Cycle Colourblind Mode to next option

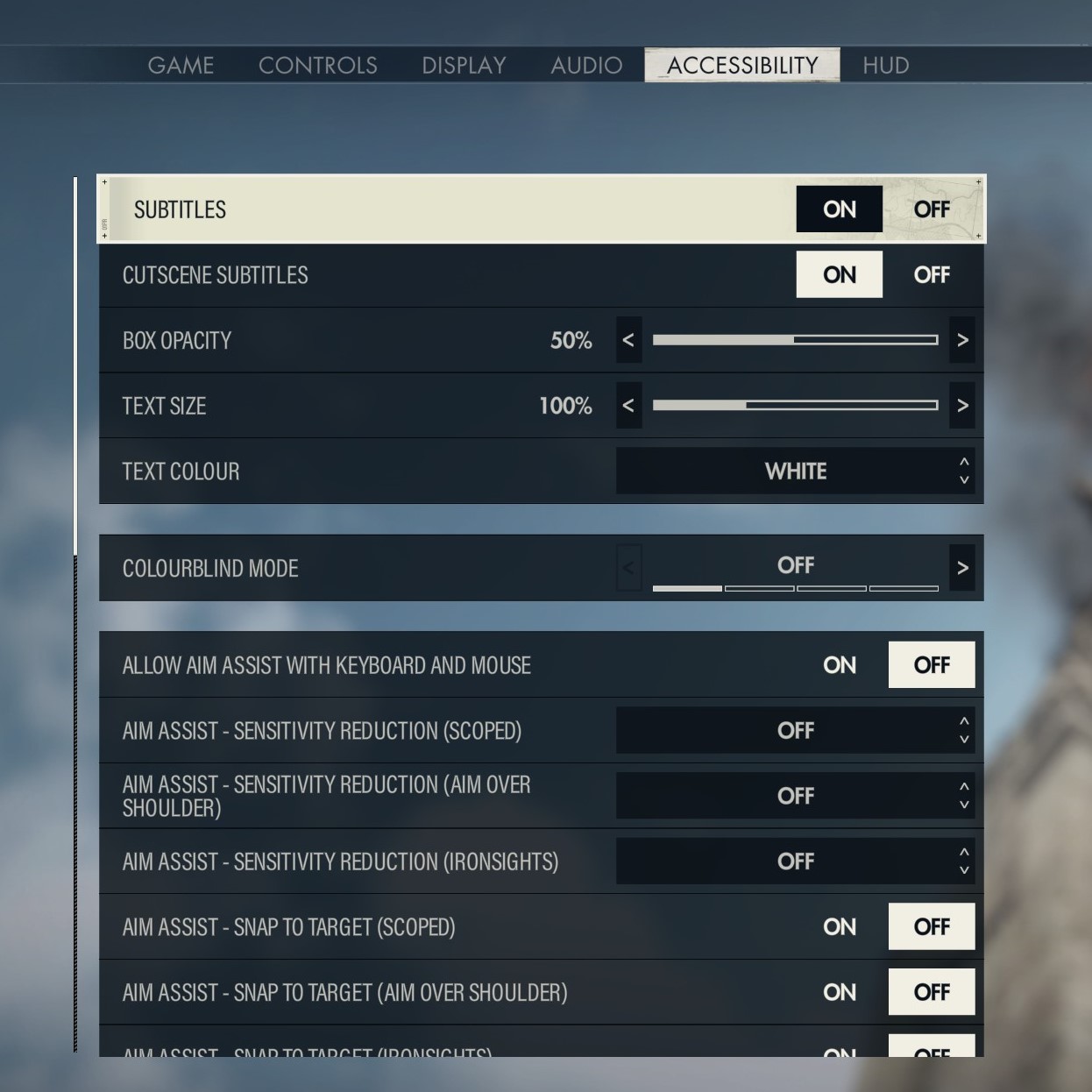pos(962,568)
